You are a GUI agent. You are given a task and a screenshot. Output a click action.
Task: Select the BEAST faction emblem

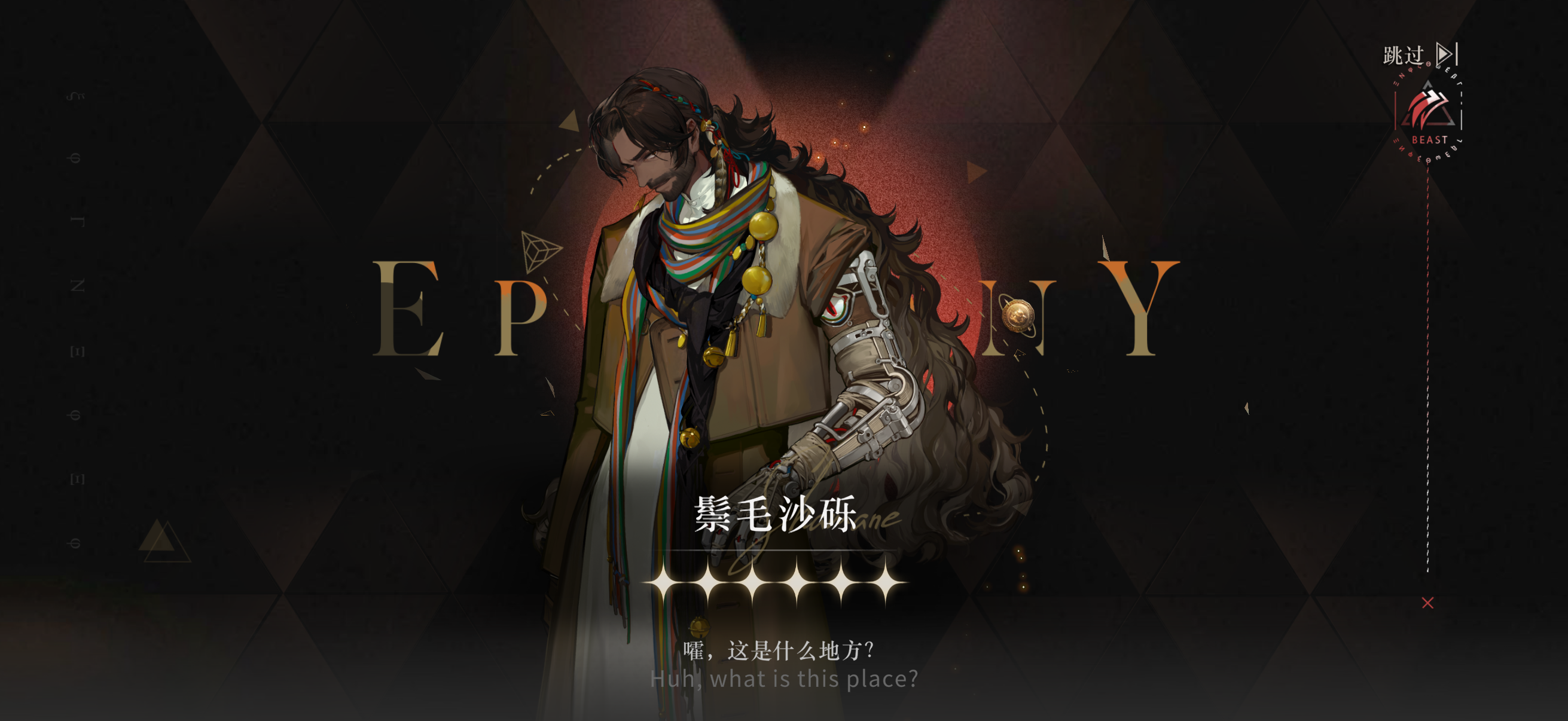point(1427,112)
